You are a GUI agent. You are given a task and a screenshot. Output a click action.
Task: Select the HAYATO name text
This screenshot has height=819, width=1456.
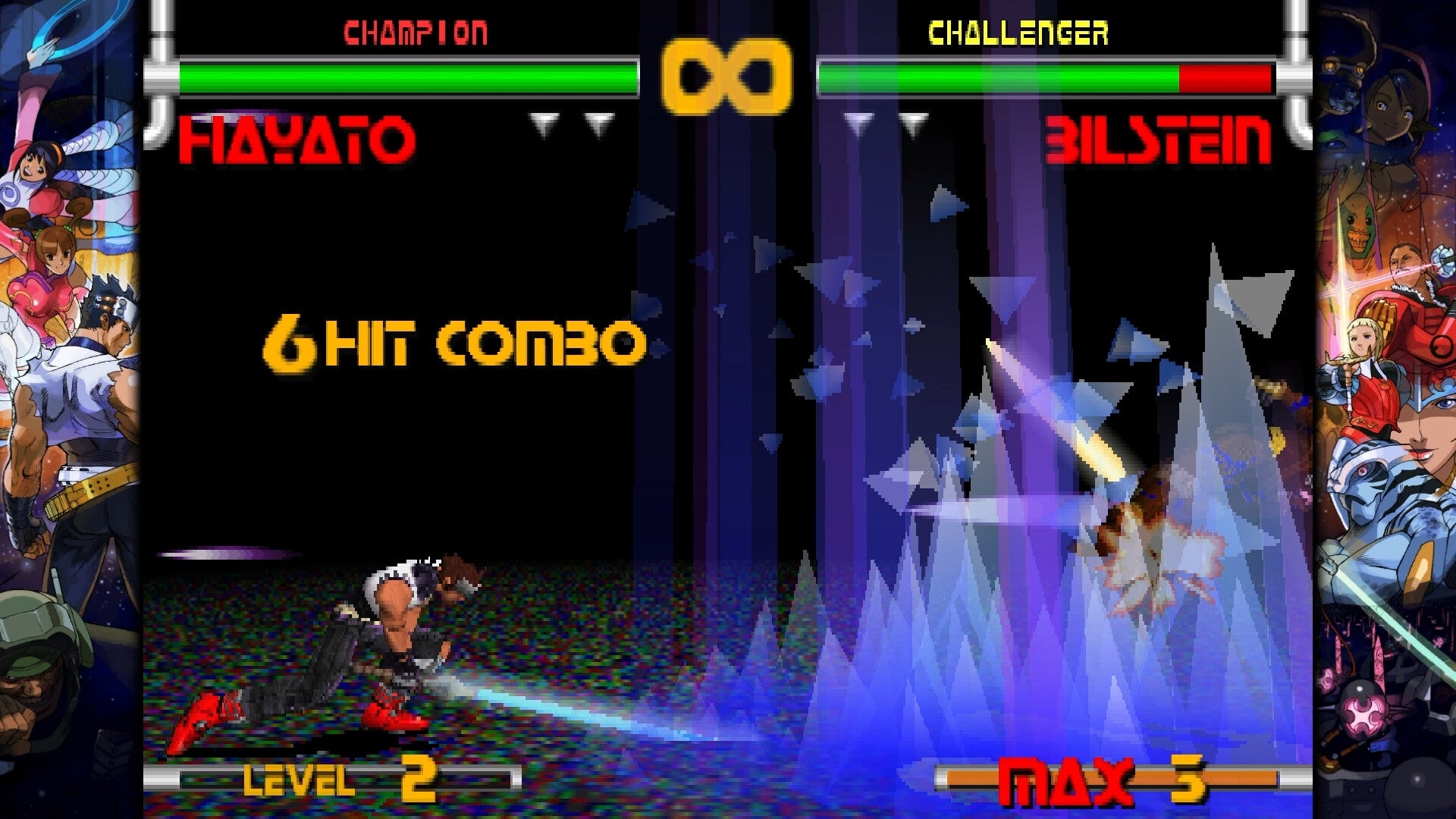296,138
